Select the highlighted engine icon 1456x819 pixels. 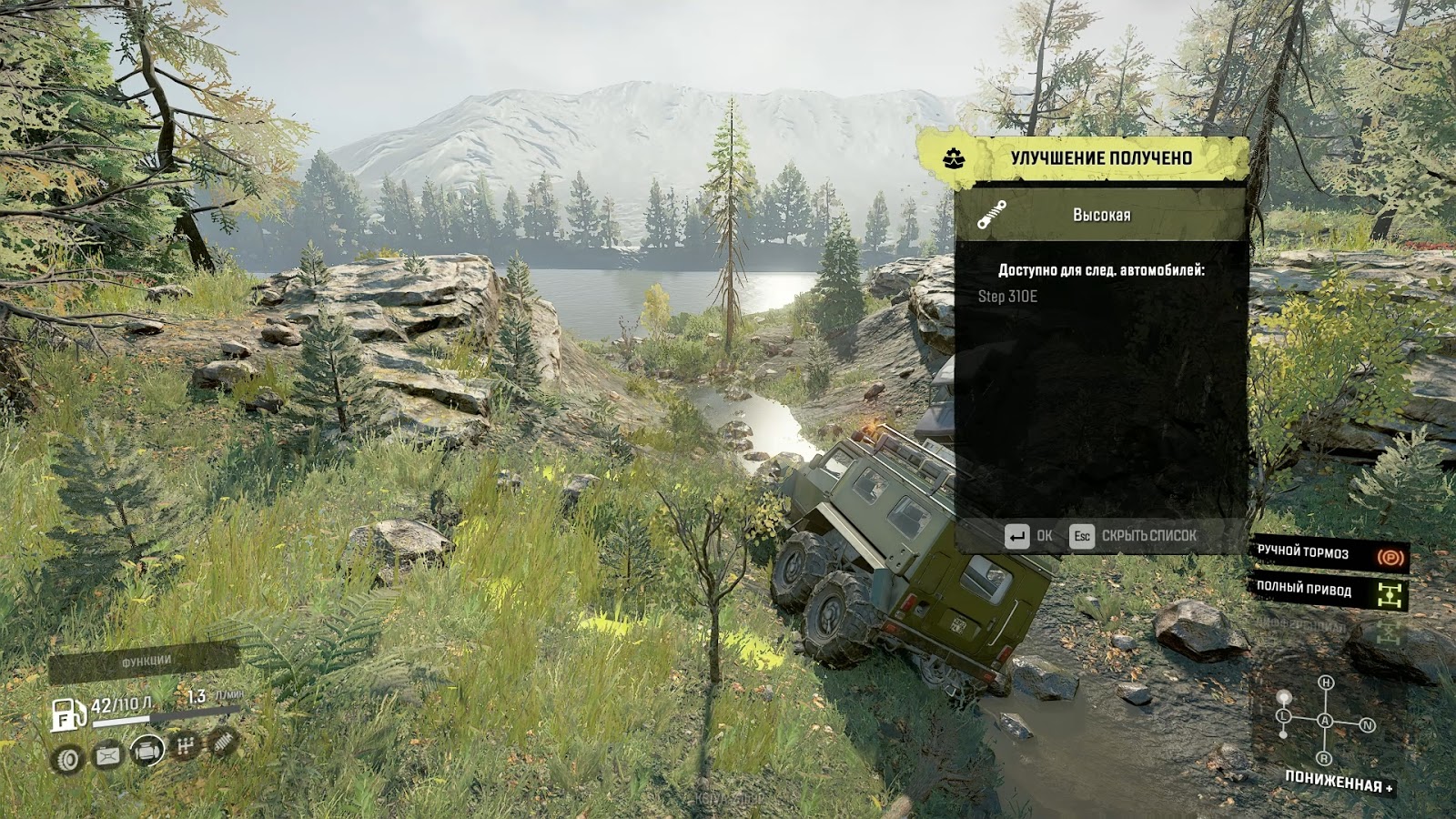click(147, 751)
